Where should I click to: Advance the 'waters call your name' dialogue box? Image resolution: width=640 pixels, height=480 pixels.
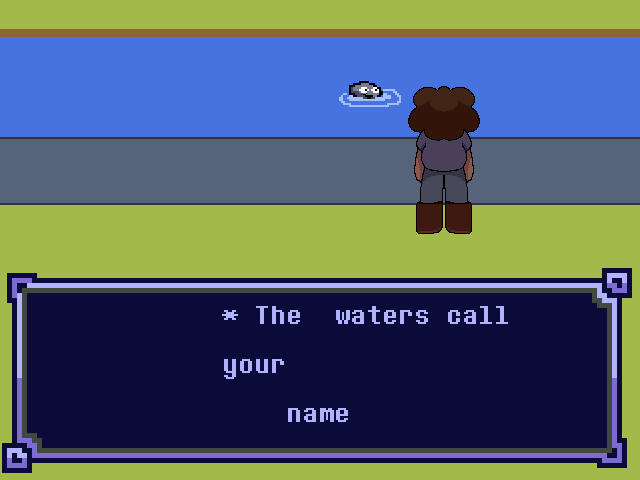pyautogui.click(x=318, y=368)
